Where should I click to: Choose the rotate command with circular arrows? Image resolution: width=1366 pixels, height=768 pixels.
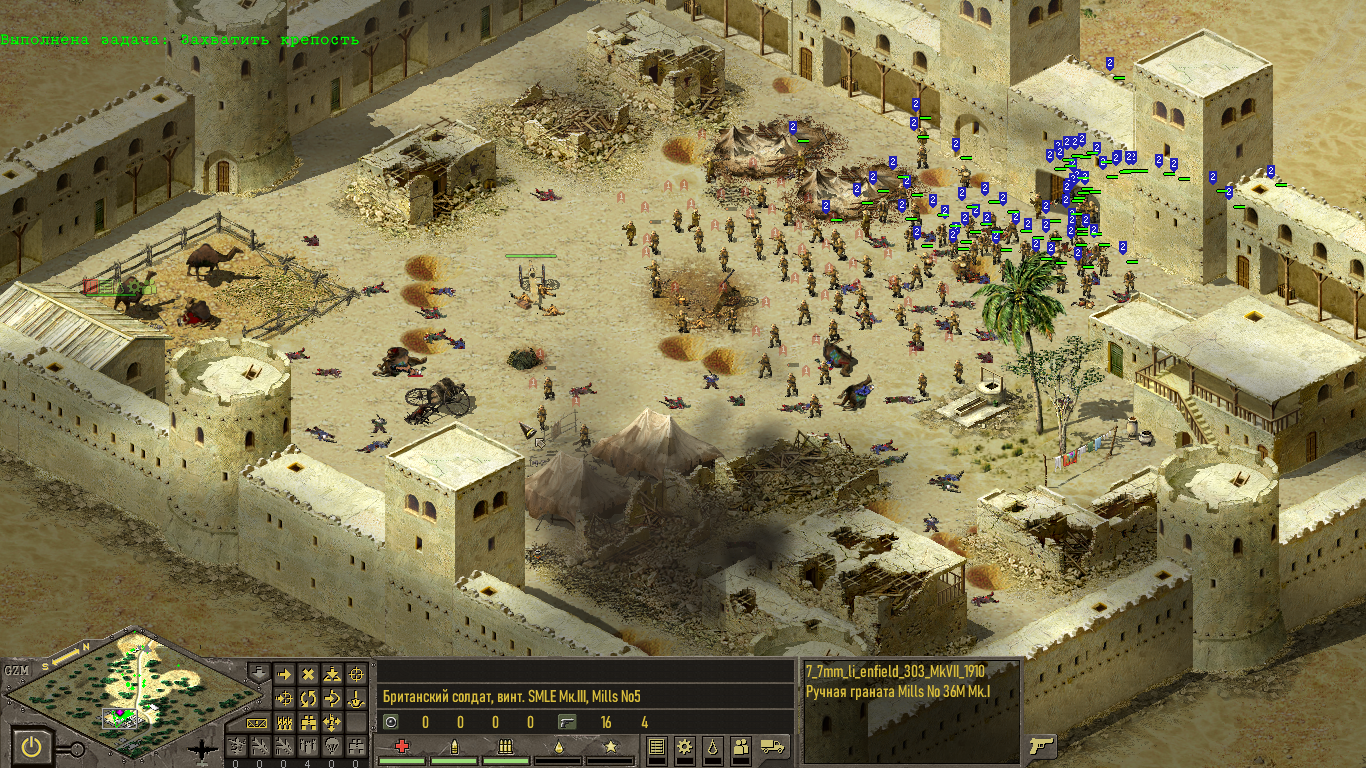(x=308, y=699)
